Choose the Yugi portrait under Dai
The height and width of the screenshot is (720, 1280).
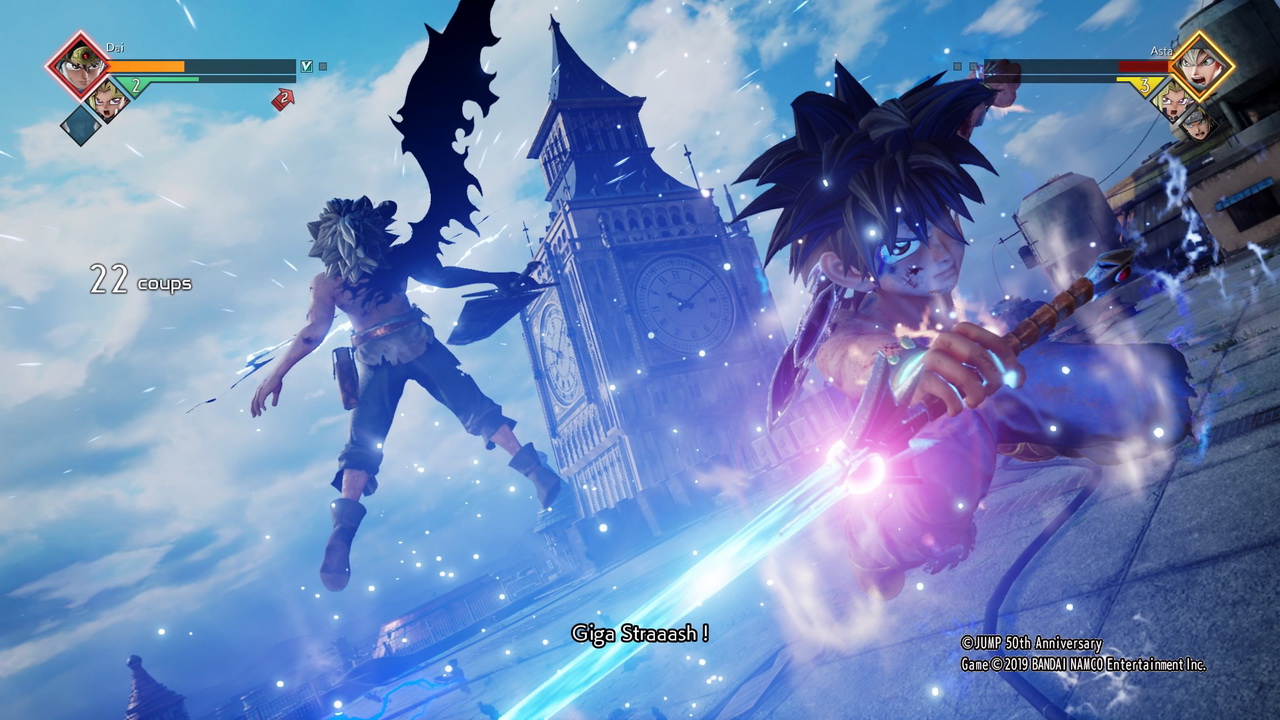[x=106, y=97]
